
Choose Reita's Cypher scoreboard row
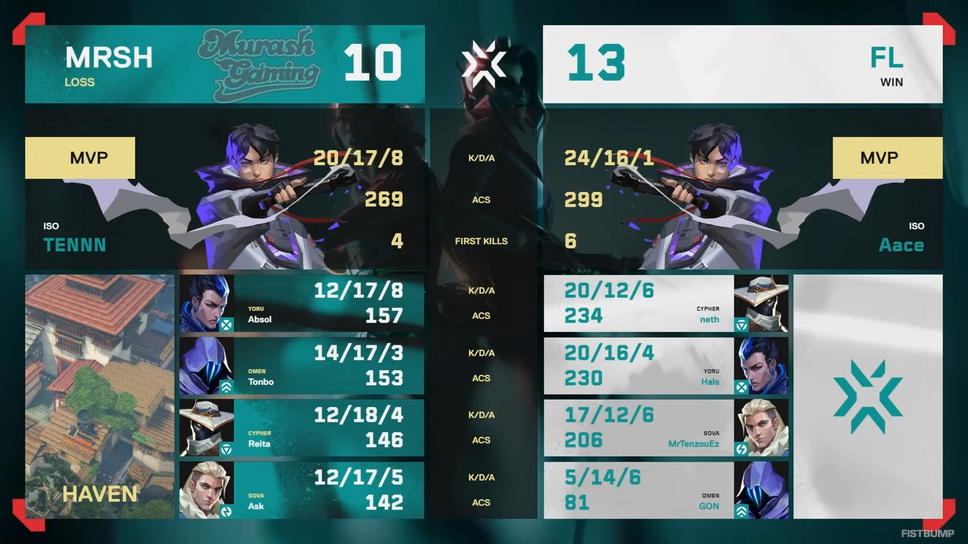(x=300, y=427)
